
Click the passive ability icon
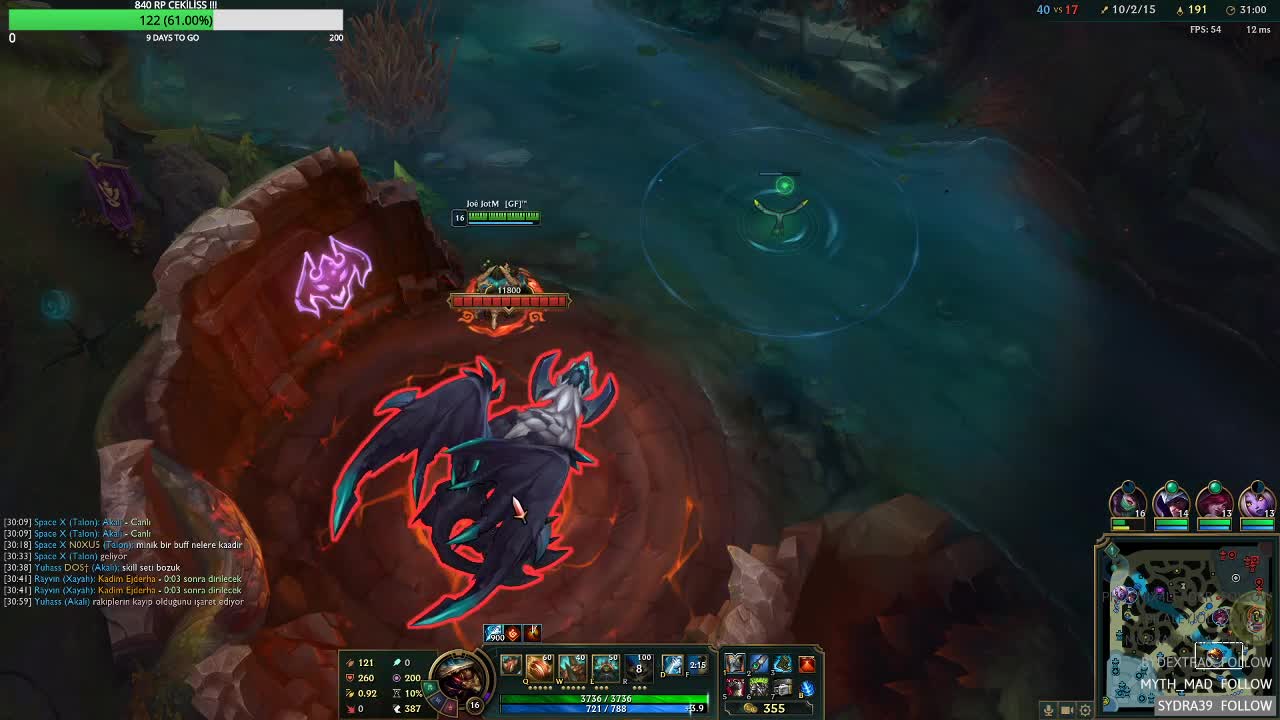point(511,666)
